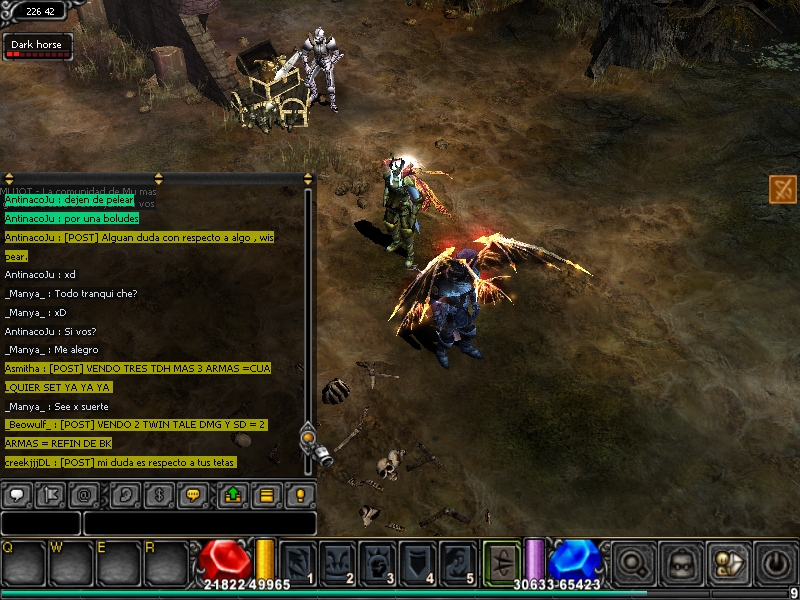Activate skill slot number 1

298,563
